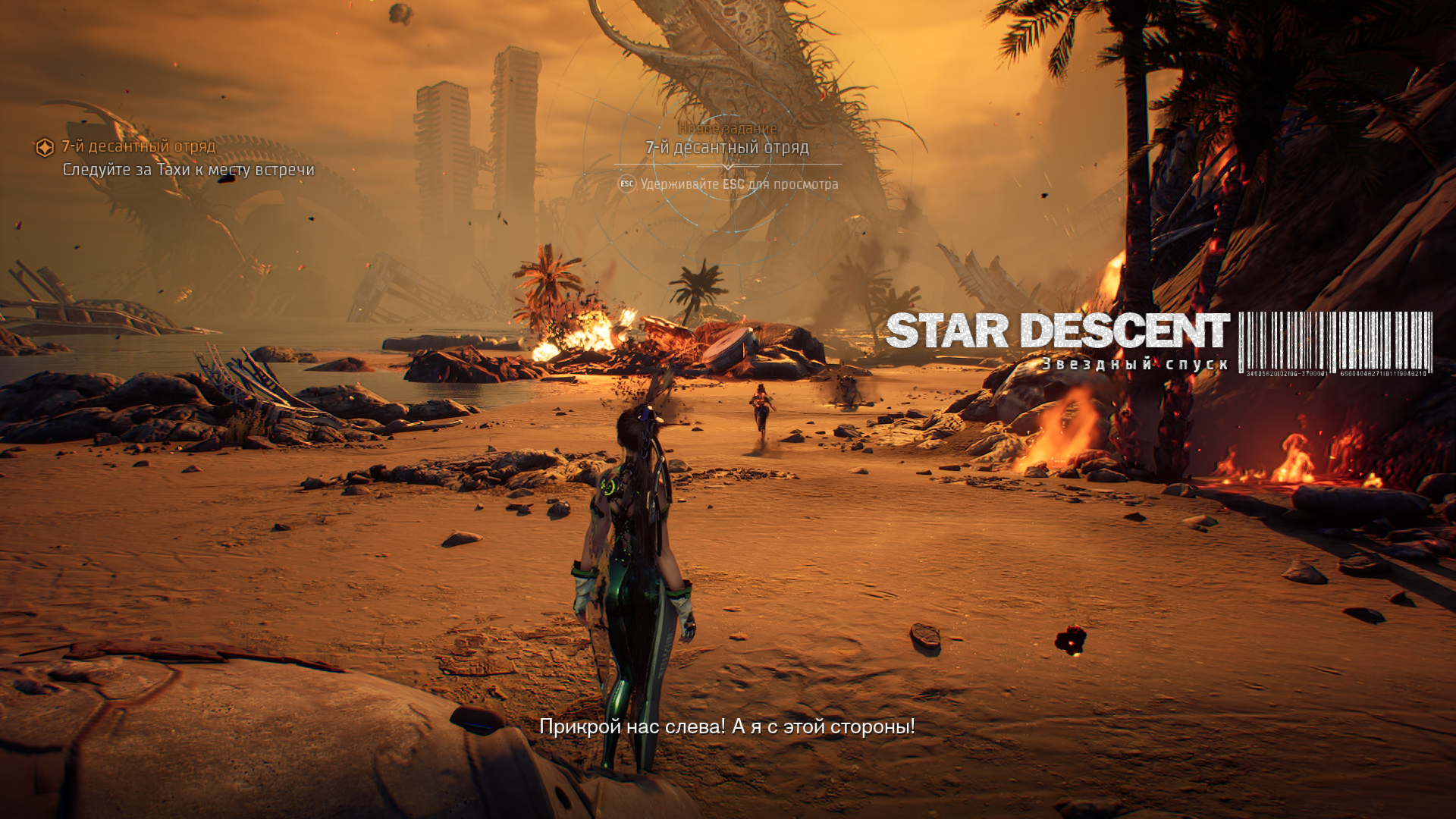Select the quest objective about following Tachy
Image resolution: width=1456 pixels, height=819 pixels.
click(188, 170)
